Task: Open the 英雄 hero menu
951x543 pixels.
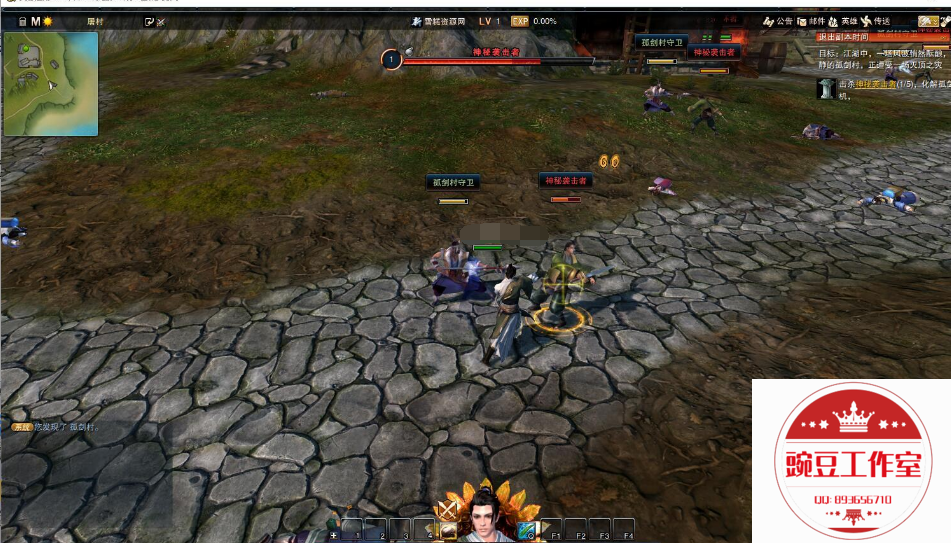Action: pyautogui.click(x=843, y=21)
